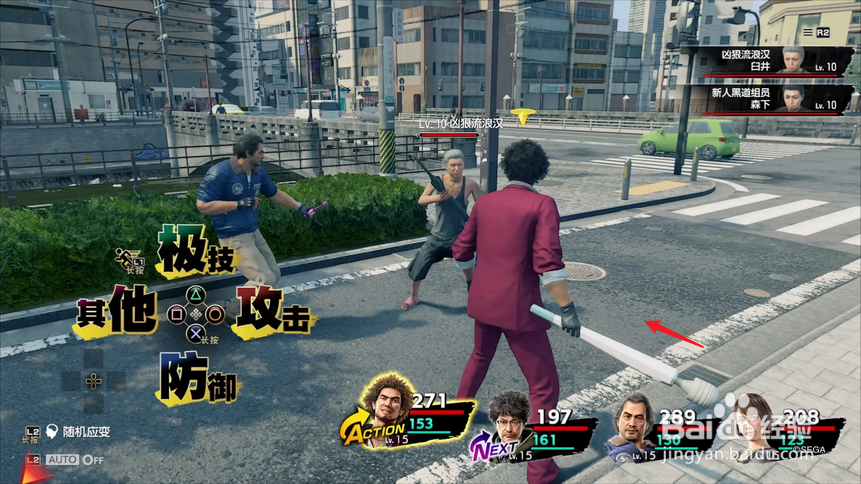Screen dimensions: 861x484
Task: Select the glasses party member with 197 HP
Action: coord(510,418)
